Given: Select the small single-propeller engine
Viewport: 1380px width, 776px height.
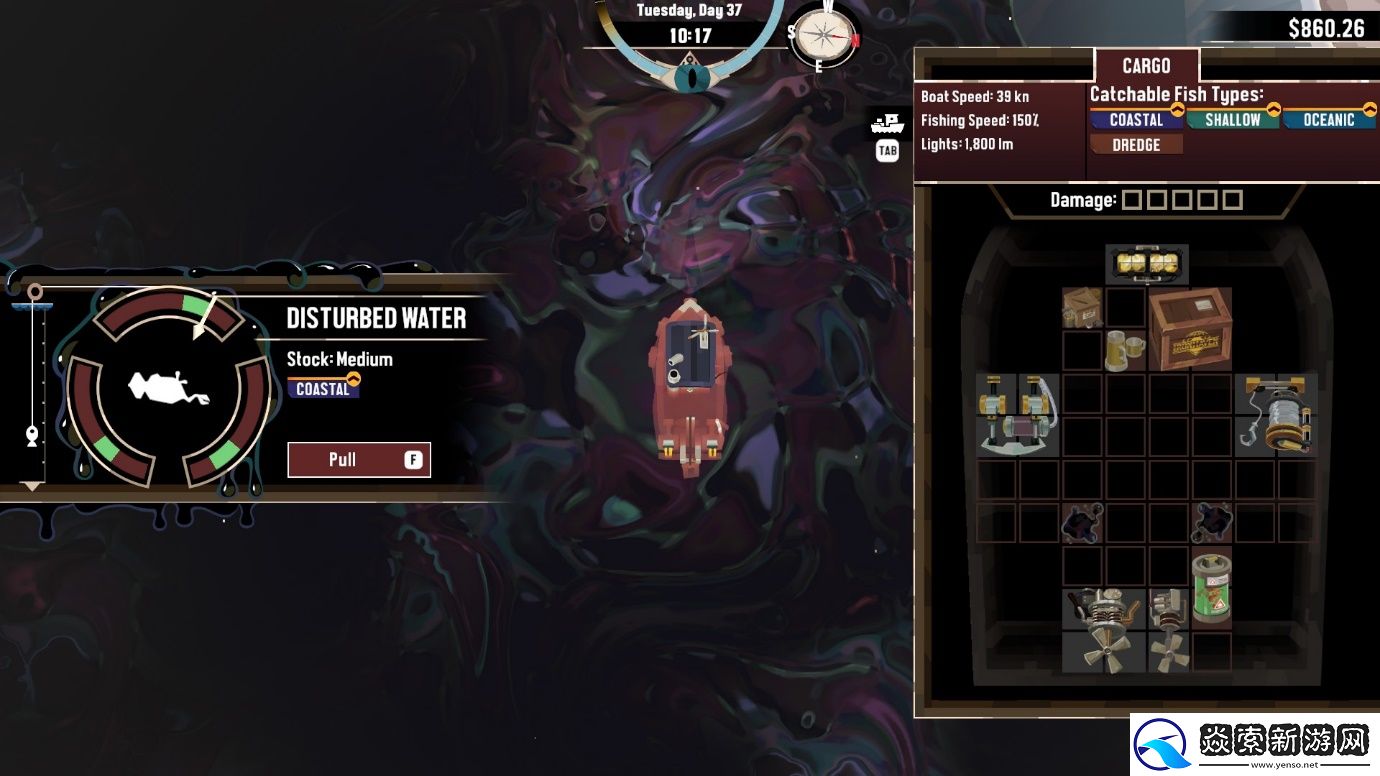Looking at the screenshot, I should [1168, 630].
